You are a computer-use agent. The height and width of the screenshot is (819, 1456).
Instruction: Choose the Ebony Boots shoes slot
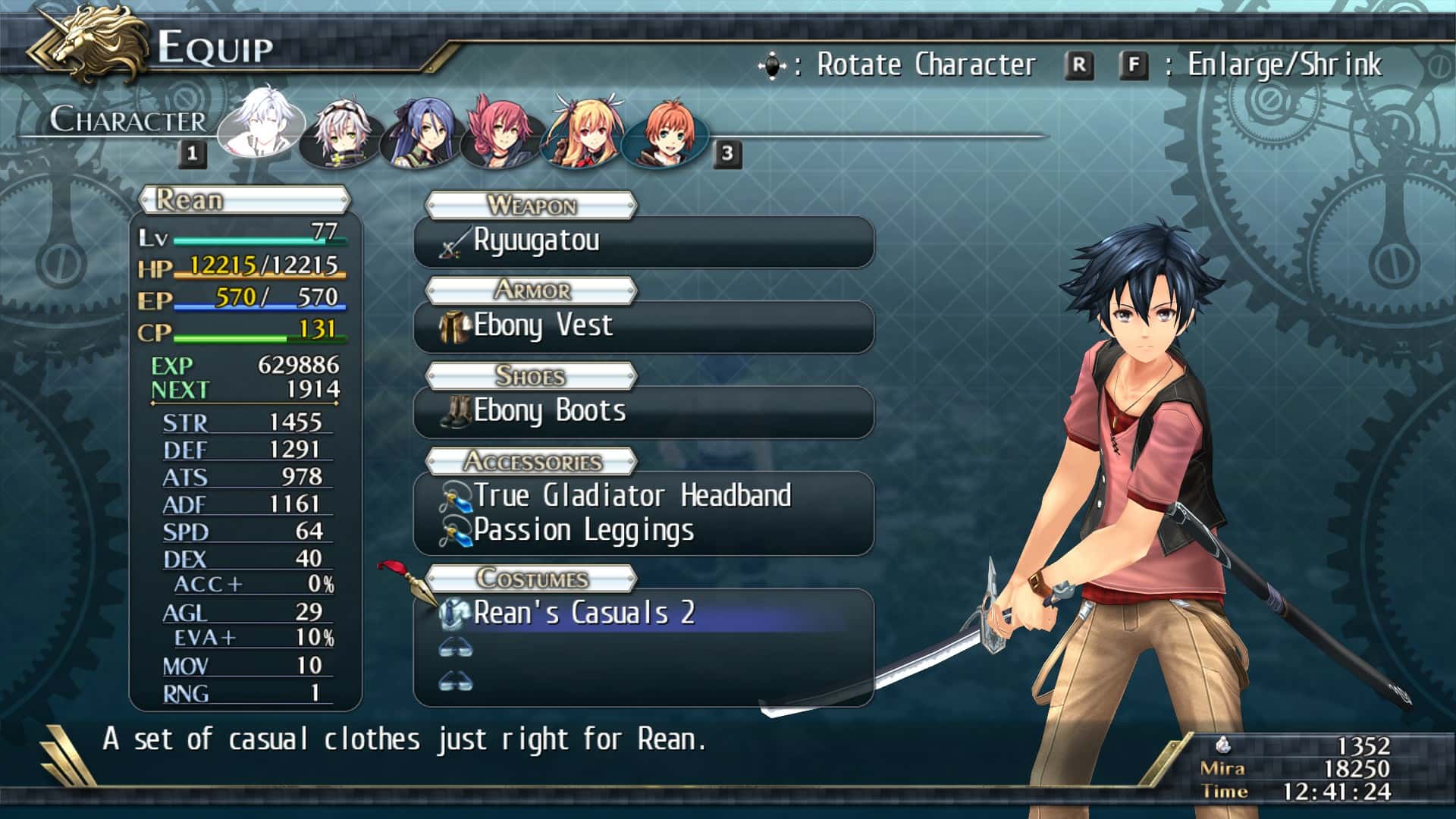tap(643, 413)
